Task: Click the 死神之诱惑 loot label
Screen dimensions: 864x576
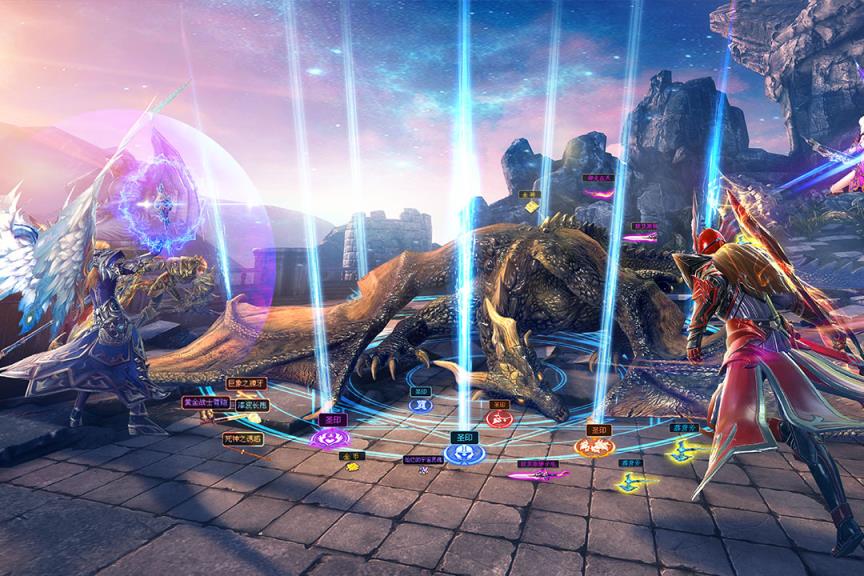Action: (x=243, y=438)
